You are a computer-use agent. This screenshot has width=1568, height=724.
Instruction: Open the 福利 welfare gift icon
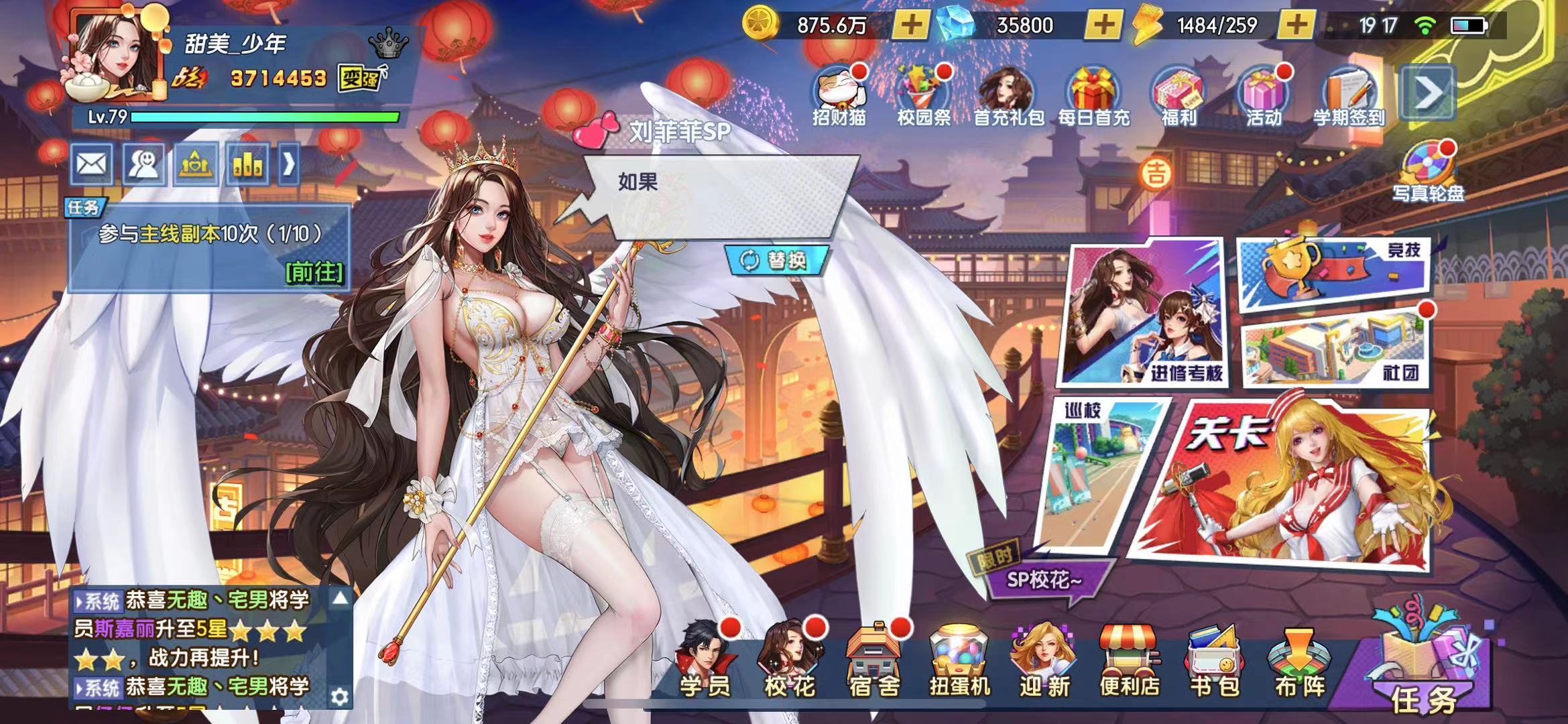[x=1178, y=96]
